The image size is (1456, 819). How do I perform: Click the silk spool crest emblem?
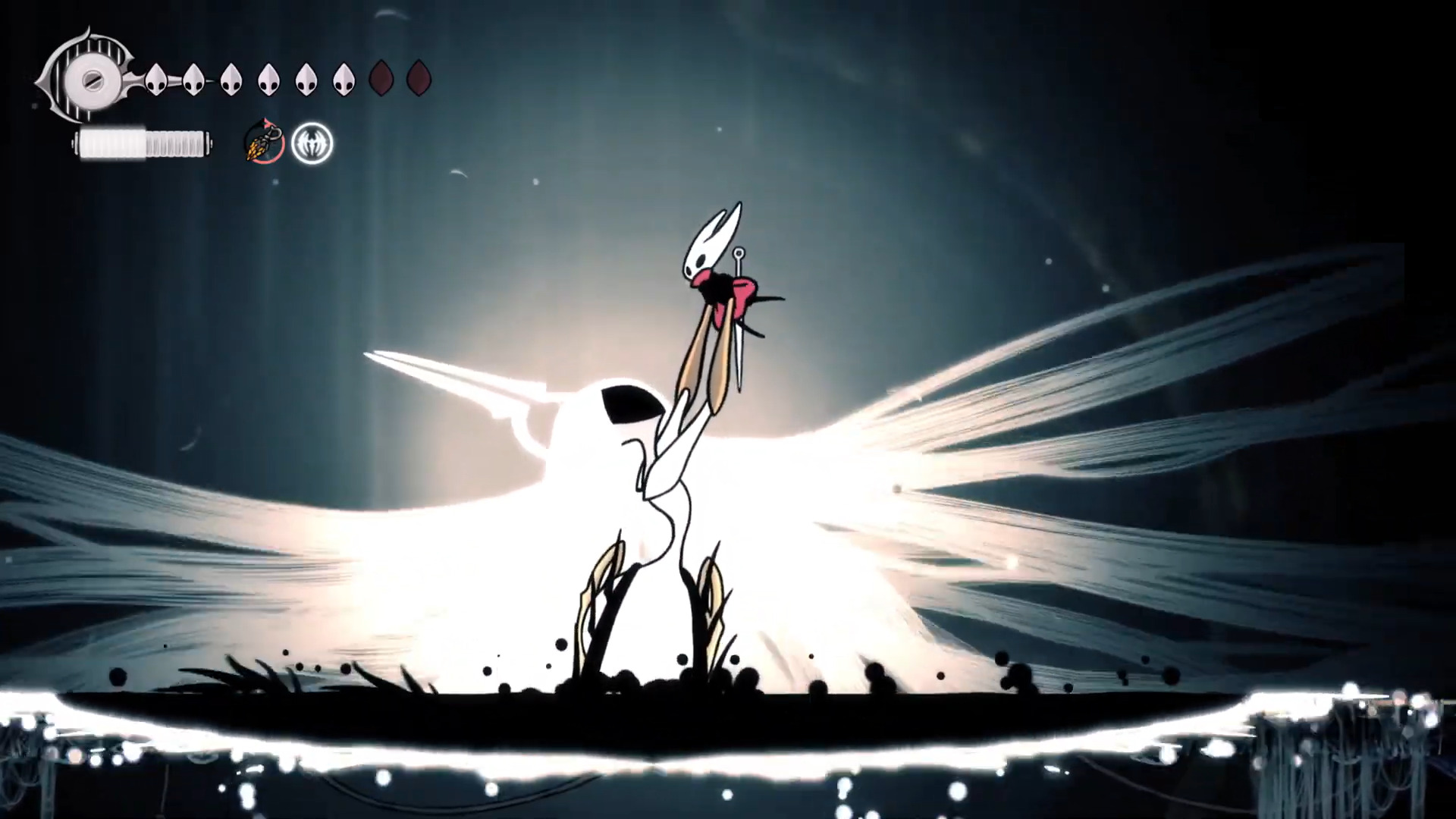click(85, 78)
